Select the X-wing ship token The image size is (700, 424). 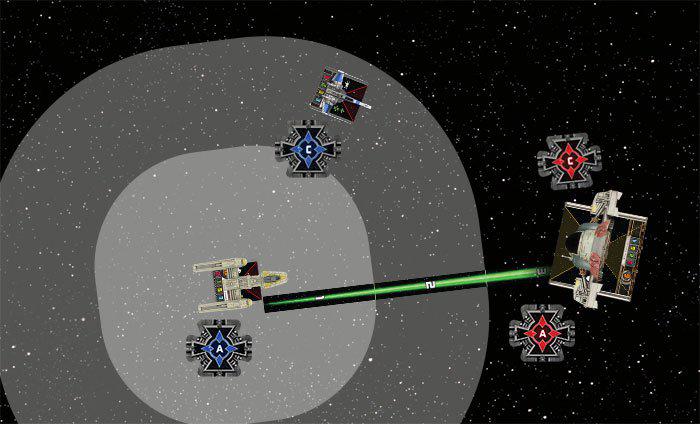point(338,90)
